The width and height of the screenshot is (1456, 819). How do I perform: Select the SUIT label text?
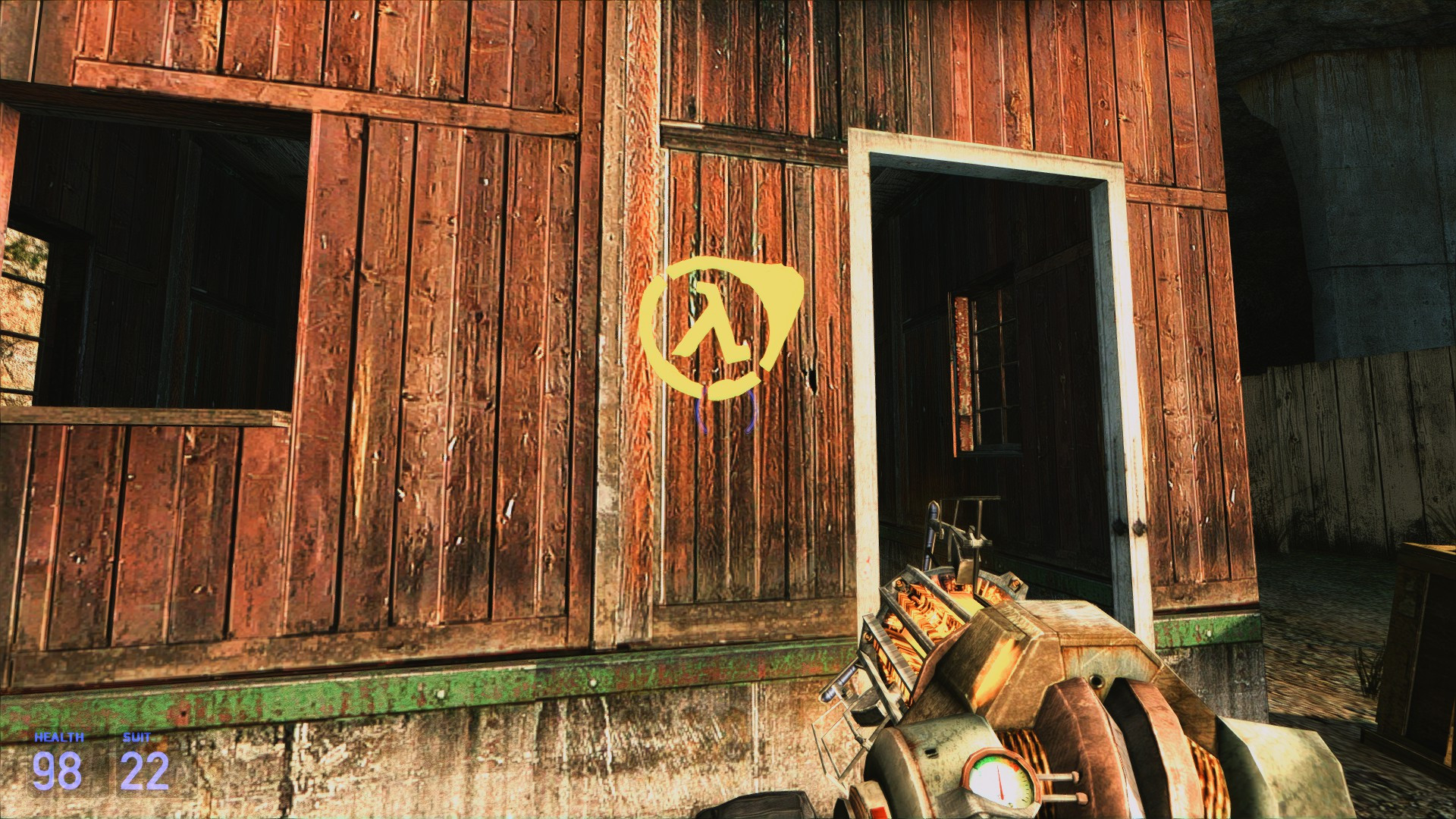(136, 736)
